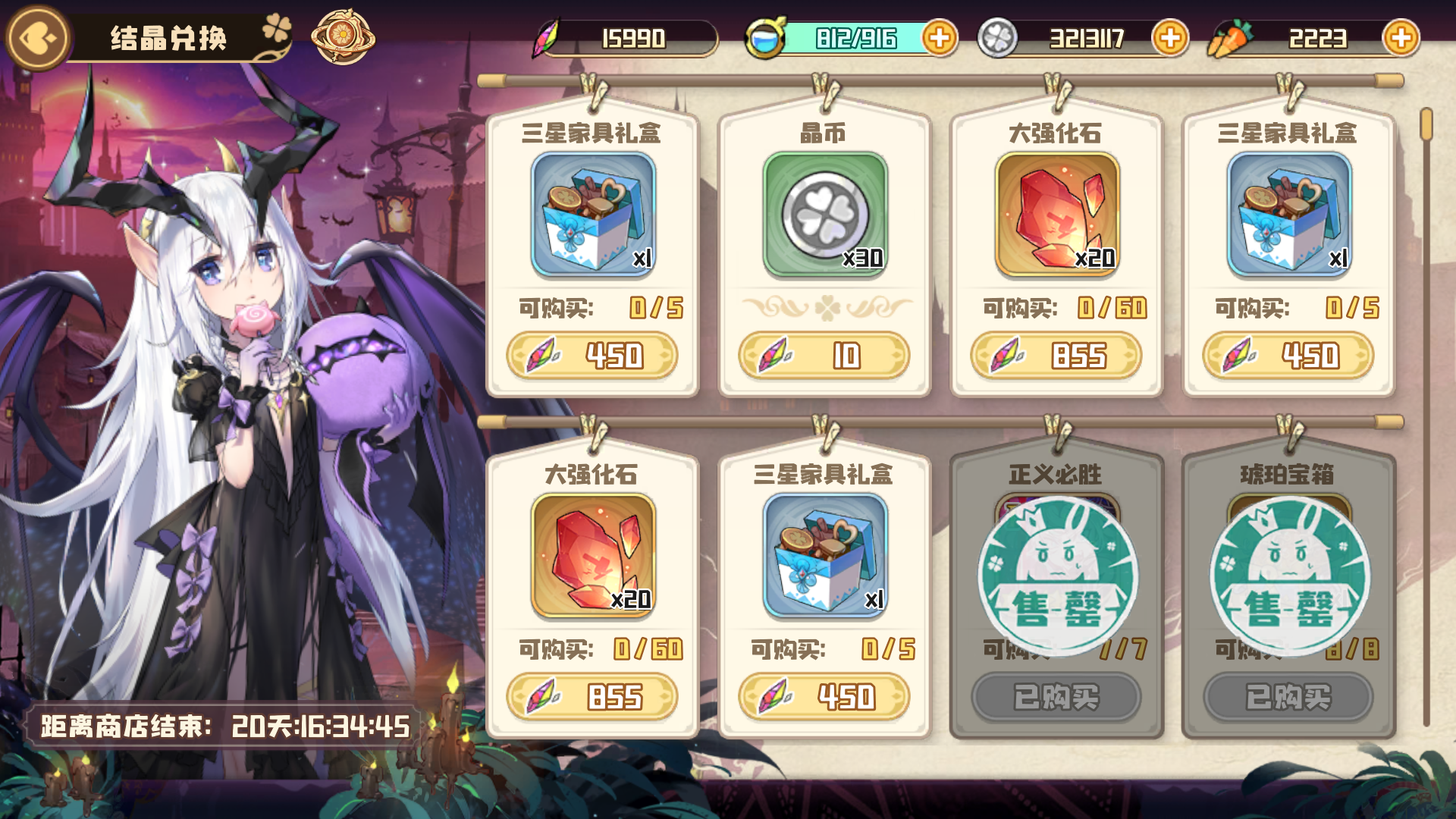
Task: Click the silver clover coin currency icon
Action: (997, 35)
